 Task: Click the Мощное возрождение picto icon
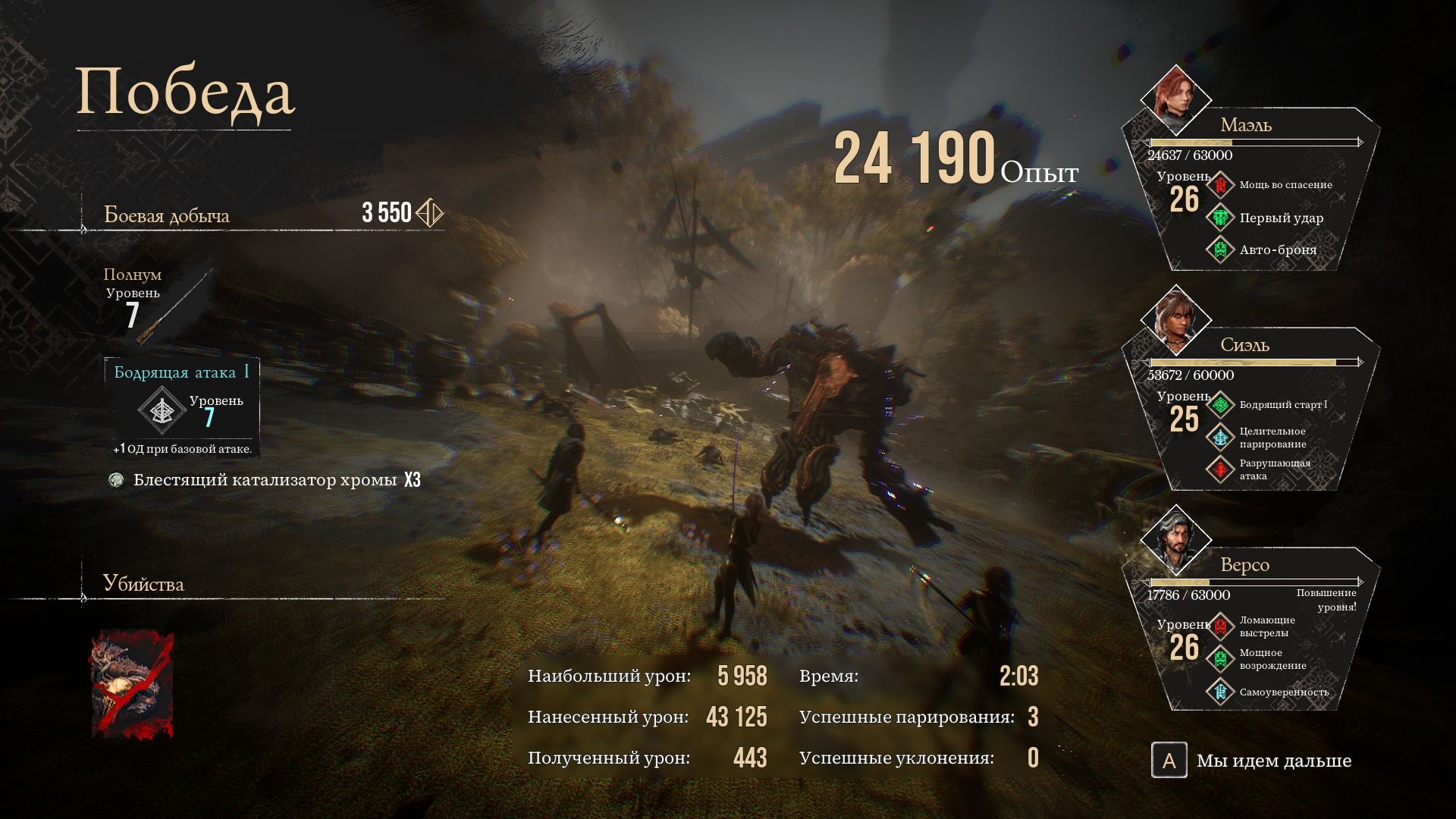[1221, 659]
